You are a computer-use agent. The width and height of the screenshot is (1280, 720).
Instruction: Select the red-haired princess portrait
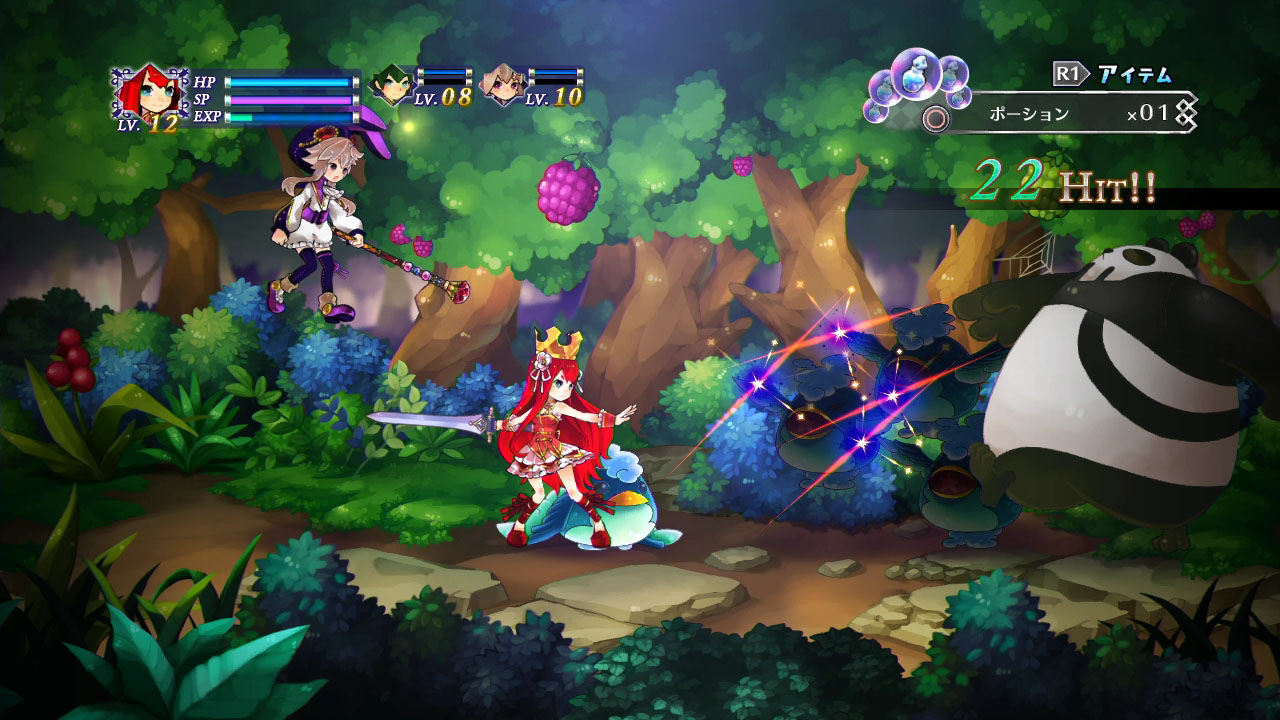[x=152, y=92]
